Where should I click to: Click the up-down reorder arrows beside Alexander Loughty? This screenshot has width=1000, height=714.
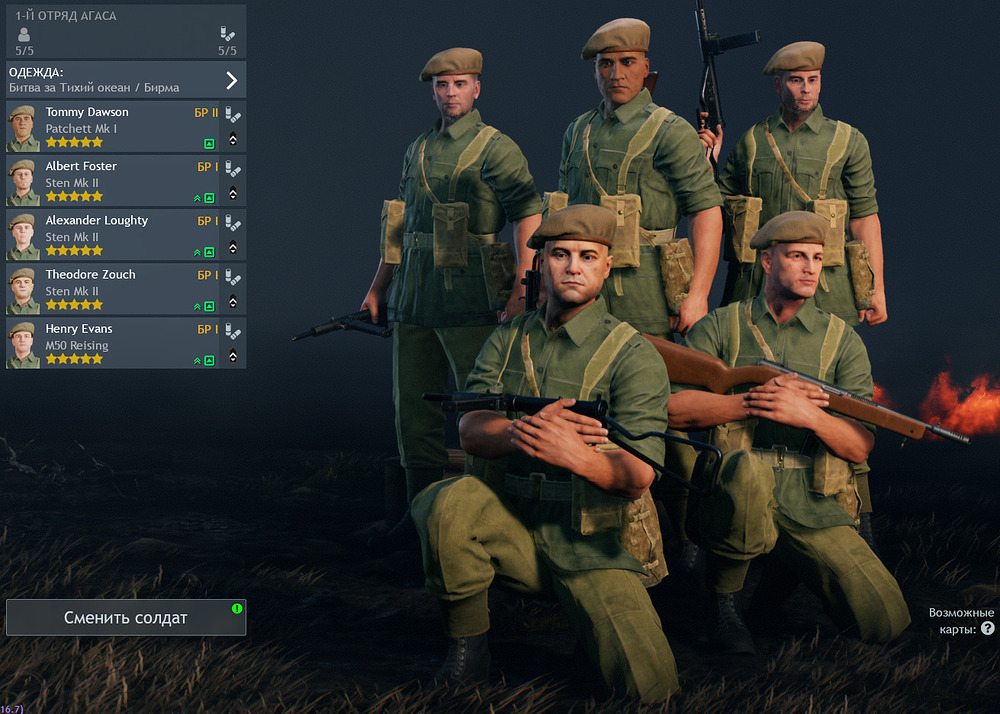233,247
